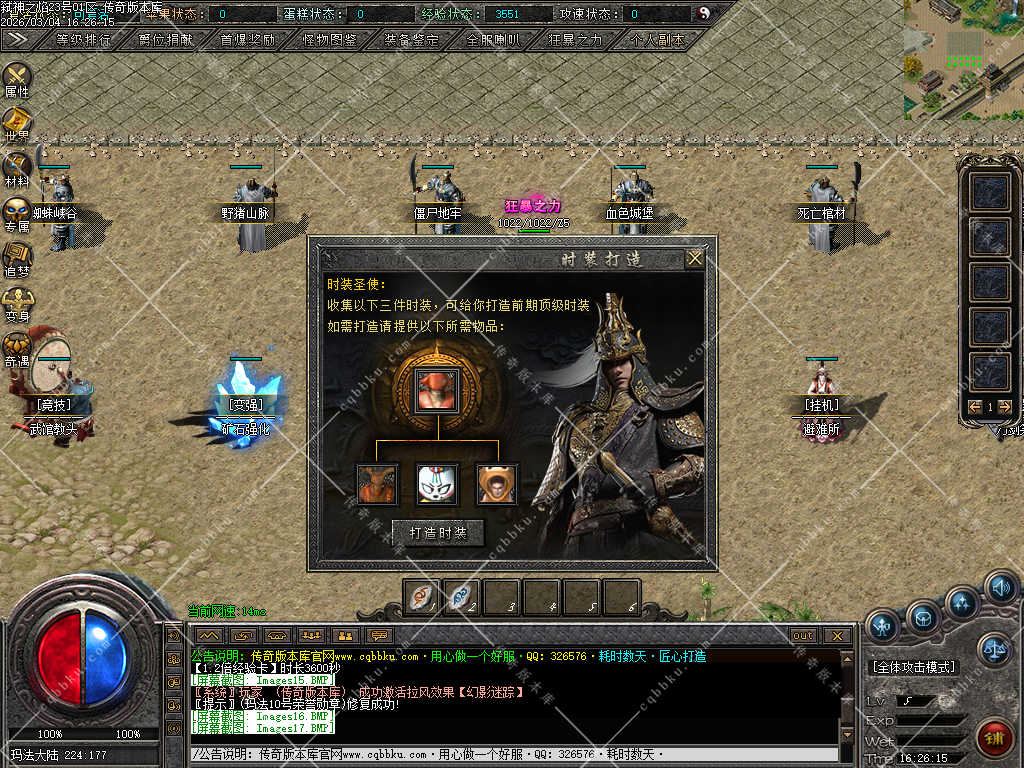Open the 个人副本 personal dungeon menu
1024x768 pixels.
pyautogui.click(x=658, y=40)
